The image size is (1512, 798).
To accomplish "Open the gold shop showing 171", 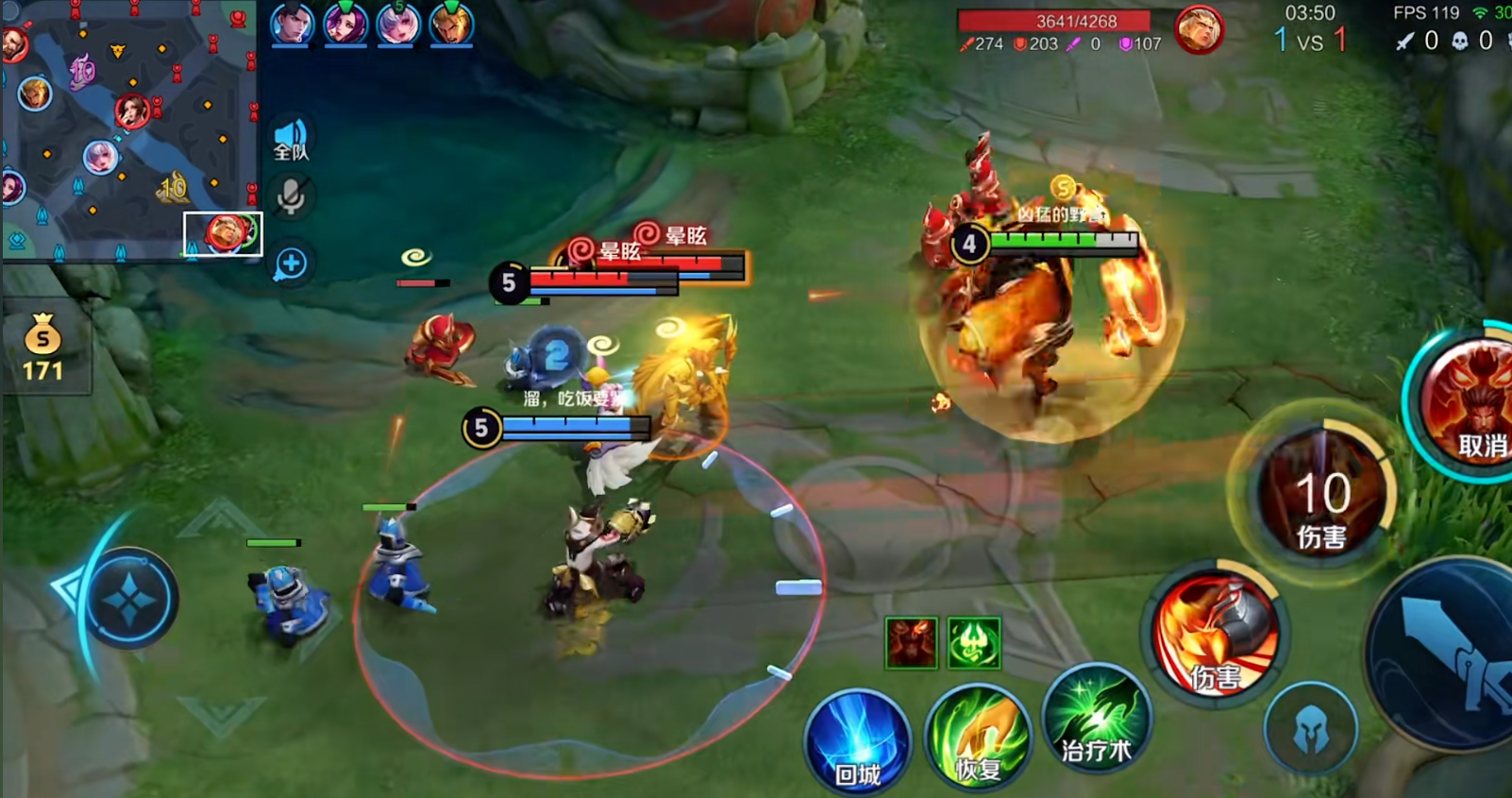I will pos(43,348).
